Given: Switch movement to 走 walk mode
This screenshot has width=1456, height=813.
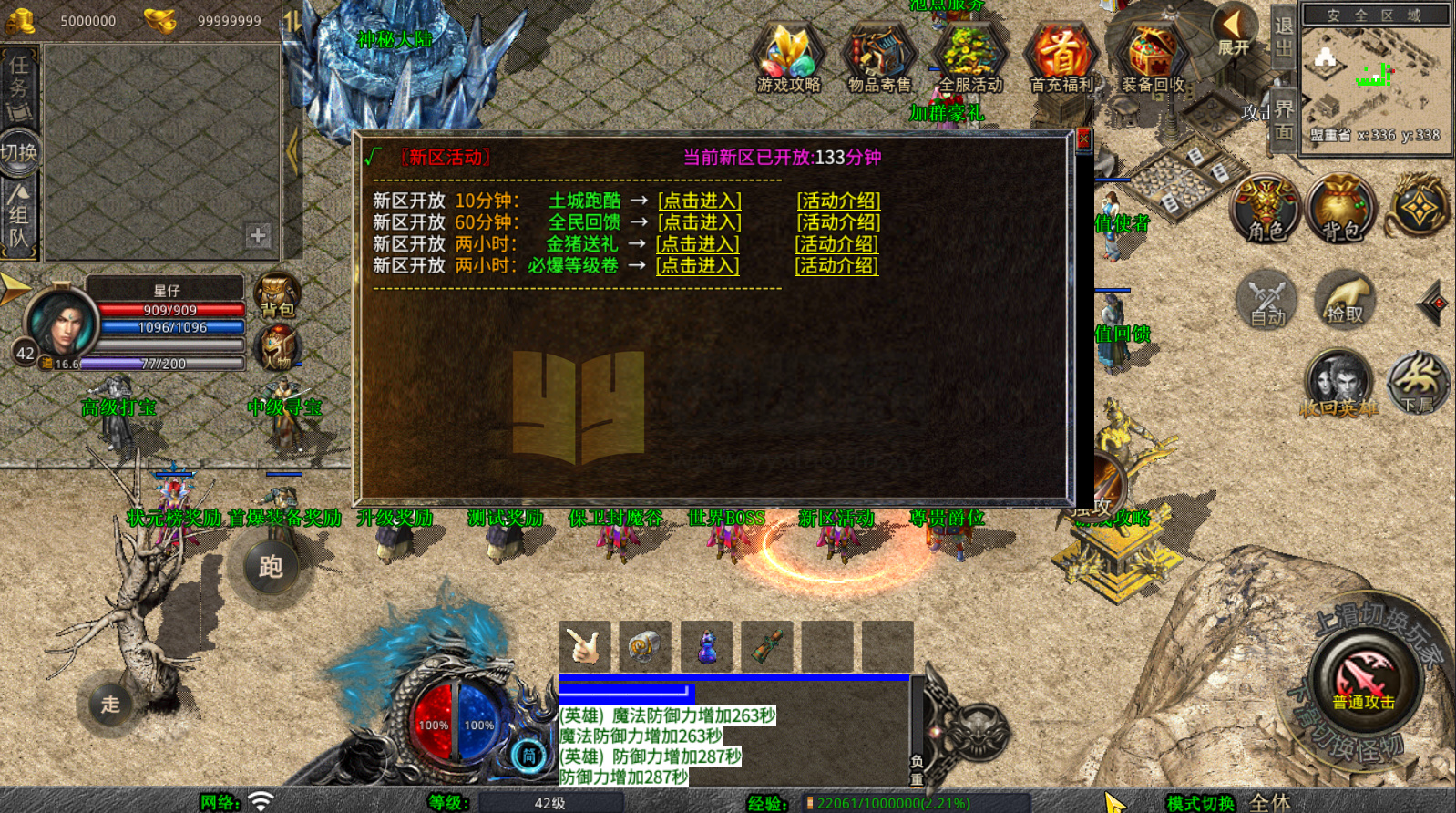Looking at the screenshot, I should (x=110, y=704).
